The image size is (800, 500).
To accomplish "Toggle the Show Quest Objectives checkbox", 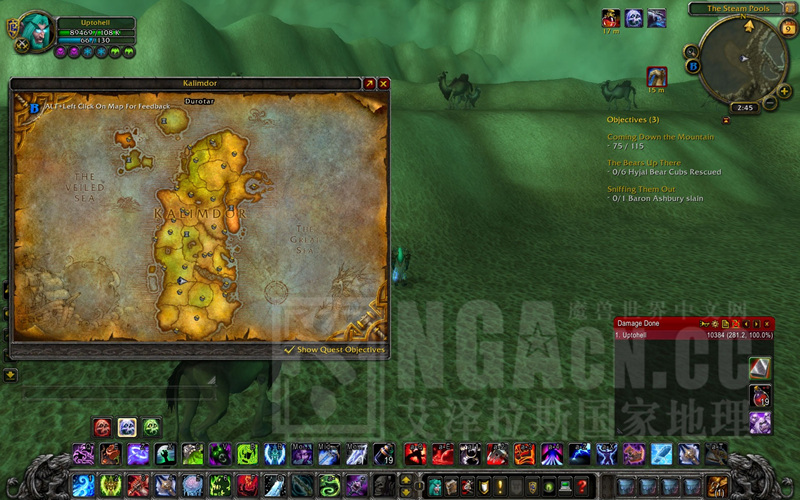I will pyautogui.click(x=289, y=350).
